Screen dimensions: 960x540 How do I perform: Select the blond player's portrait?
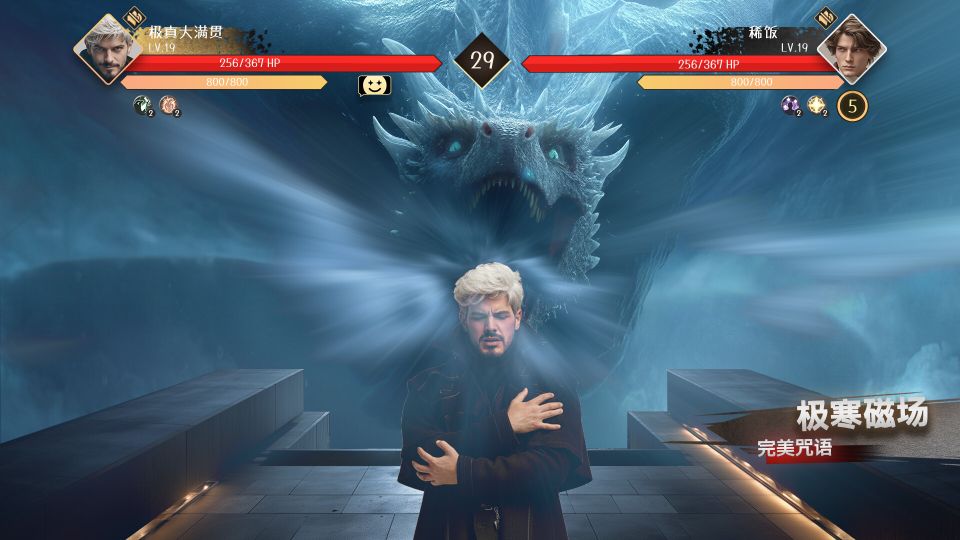pyautogui.click(x=107, y=50)
